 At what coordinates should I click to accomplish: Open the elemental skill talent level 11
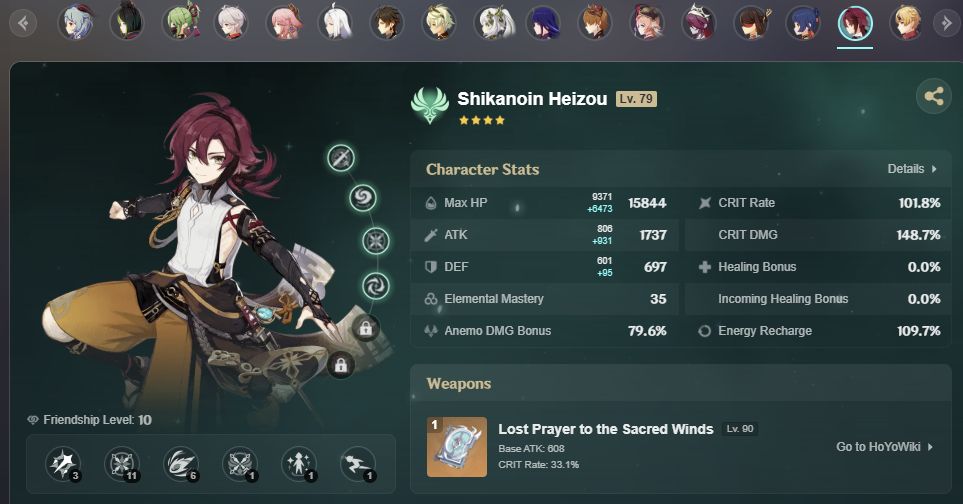click(121, 462)
